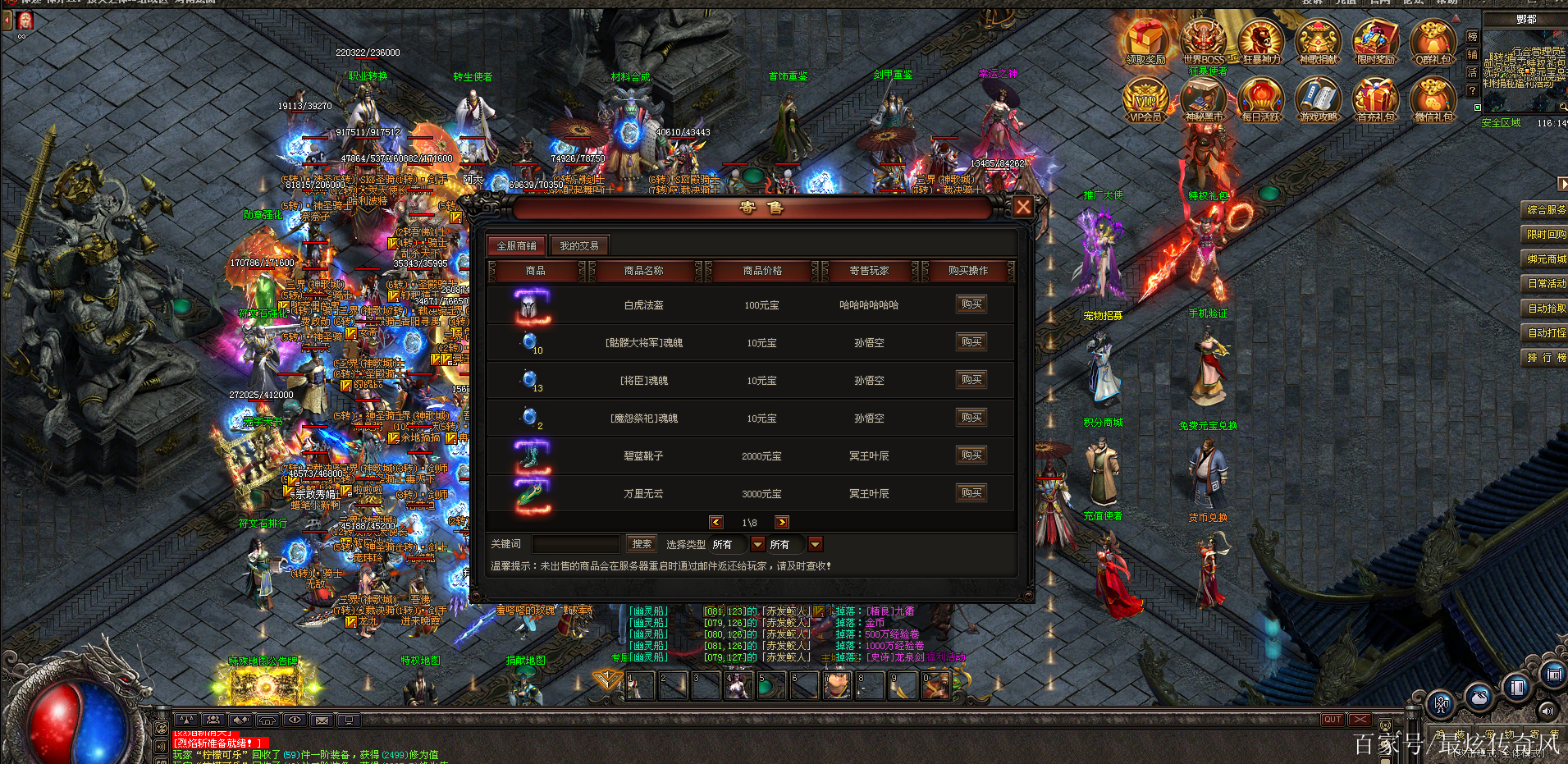Click the 搜索 search button

[642, 544]
